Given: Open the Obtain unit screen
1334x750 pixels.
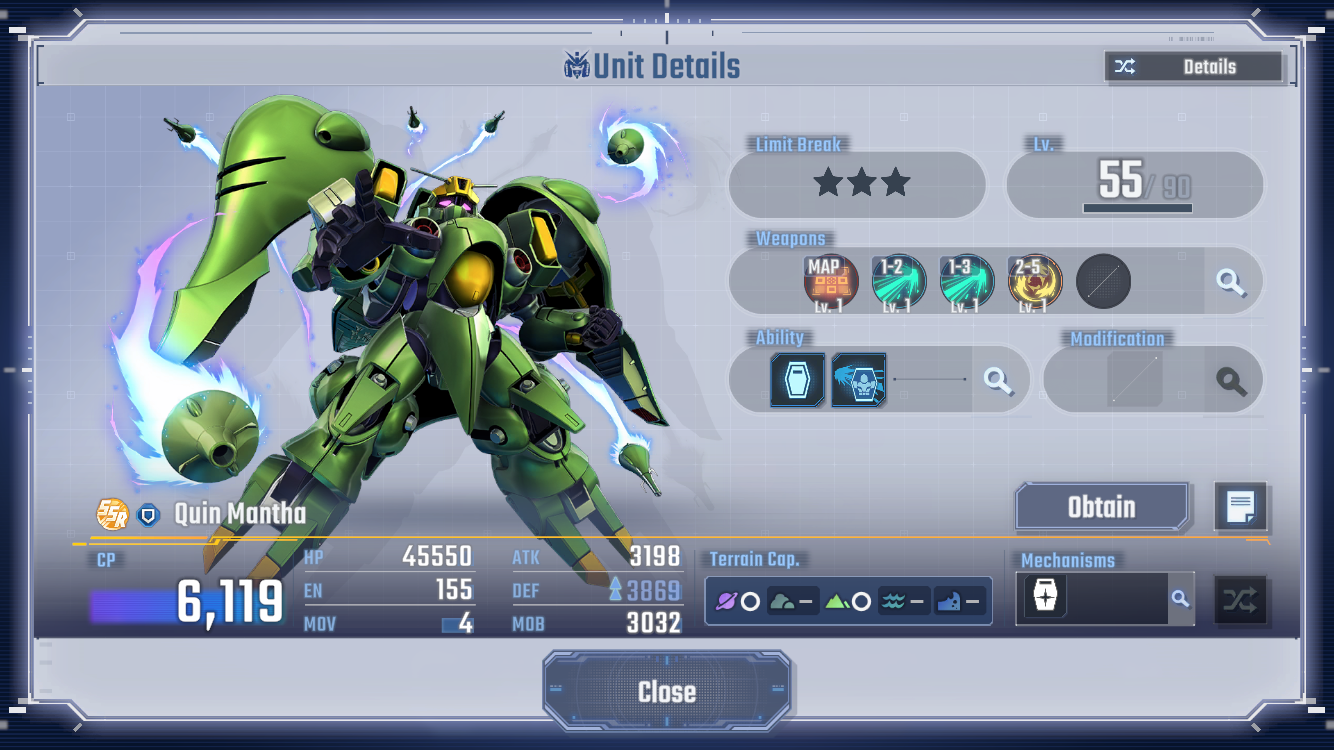Looking at the screenshot, I should point(1102,507).
